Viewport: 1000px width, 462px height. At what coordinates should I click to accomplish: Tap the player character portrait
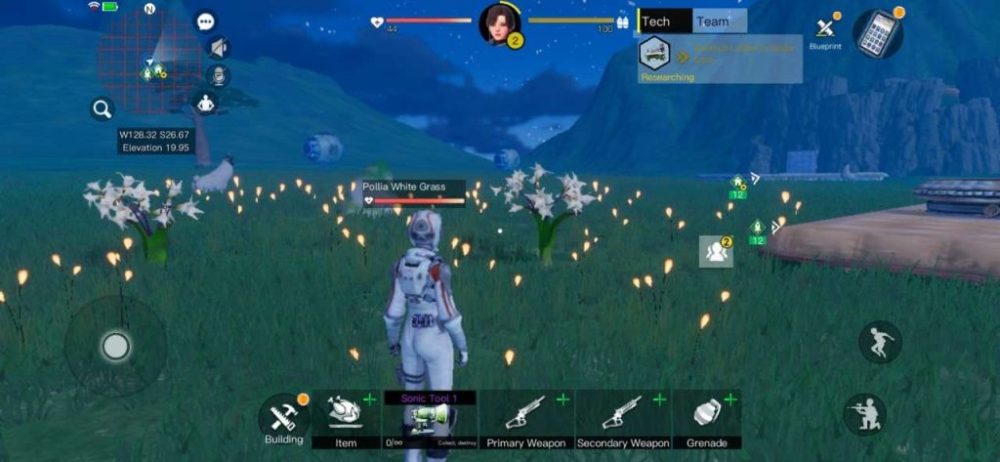498,24
